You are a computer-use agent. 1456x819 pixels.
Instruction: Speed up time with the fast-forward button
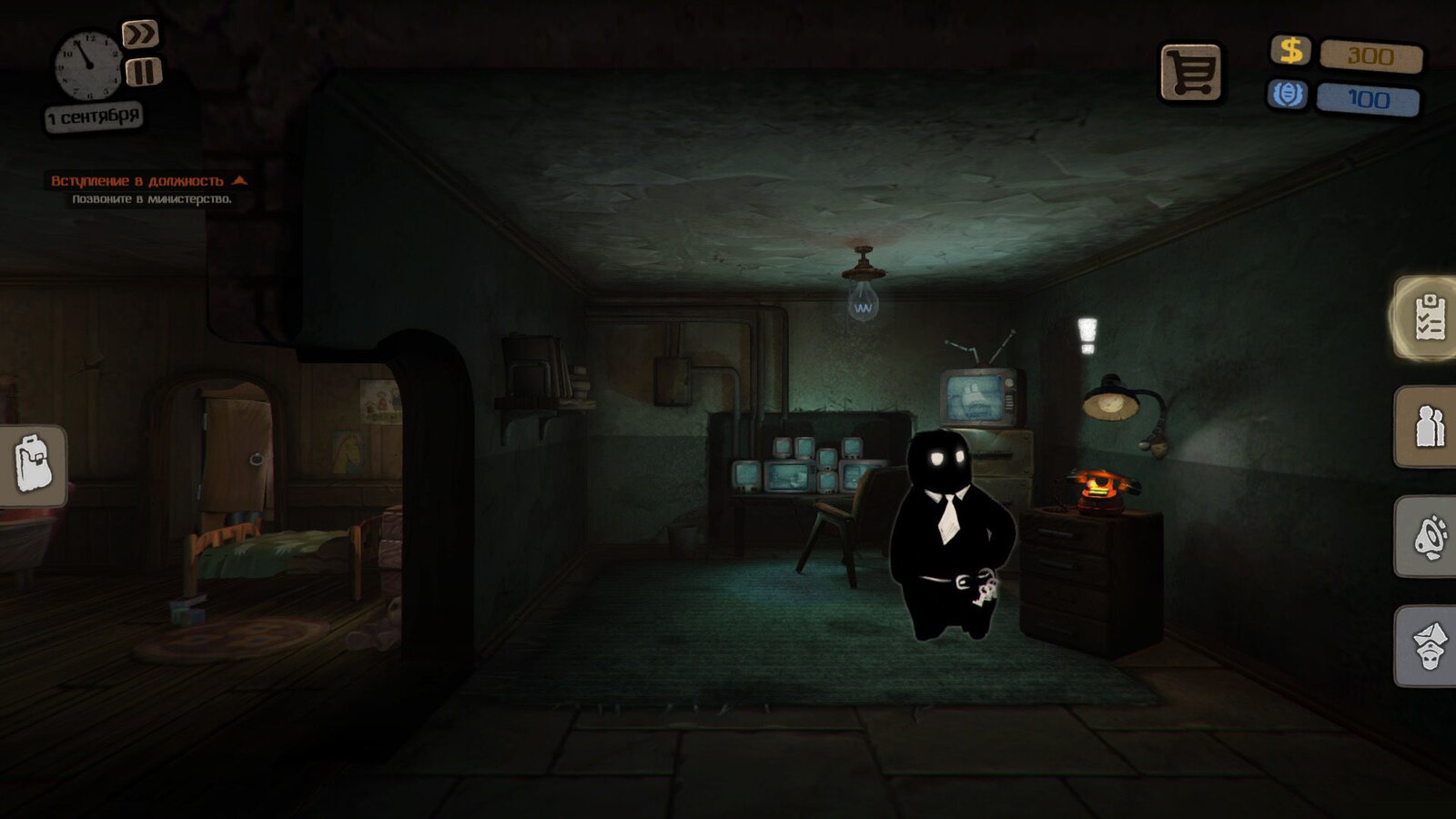click(140, 35)
